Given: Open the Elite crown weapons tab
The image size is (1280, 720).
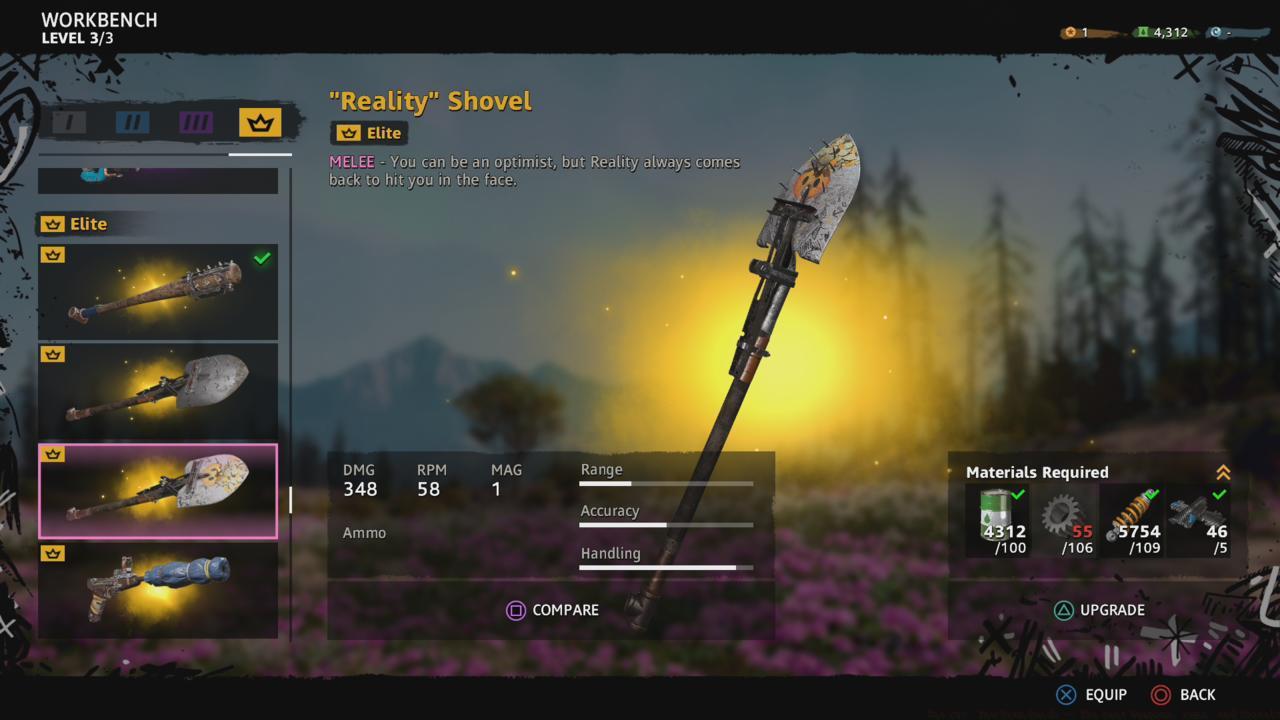Looking at the screenshot, I should [258, 122].
